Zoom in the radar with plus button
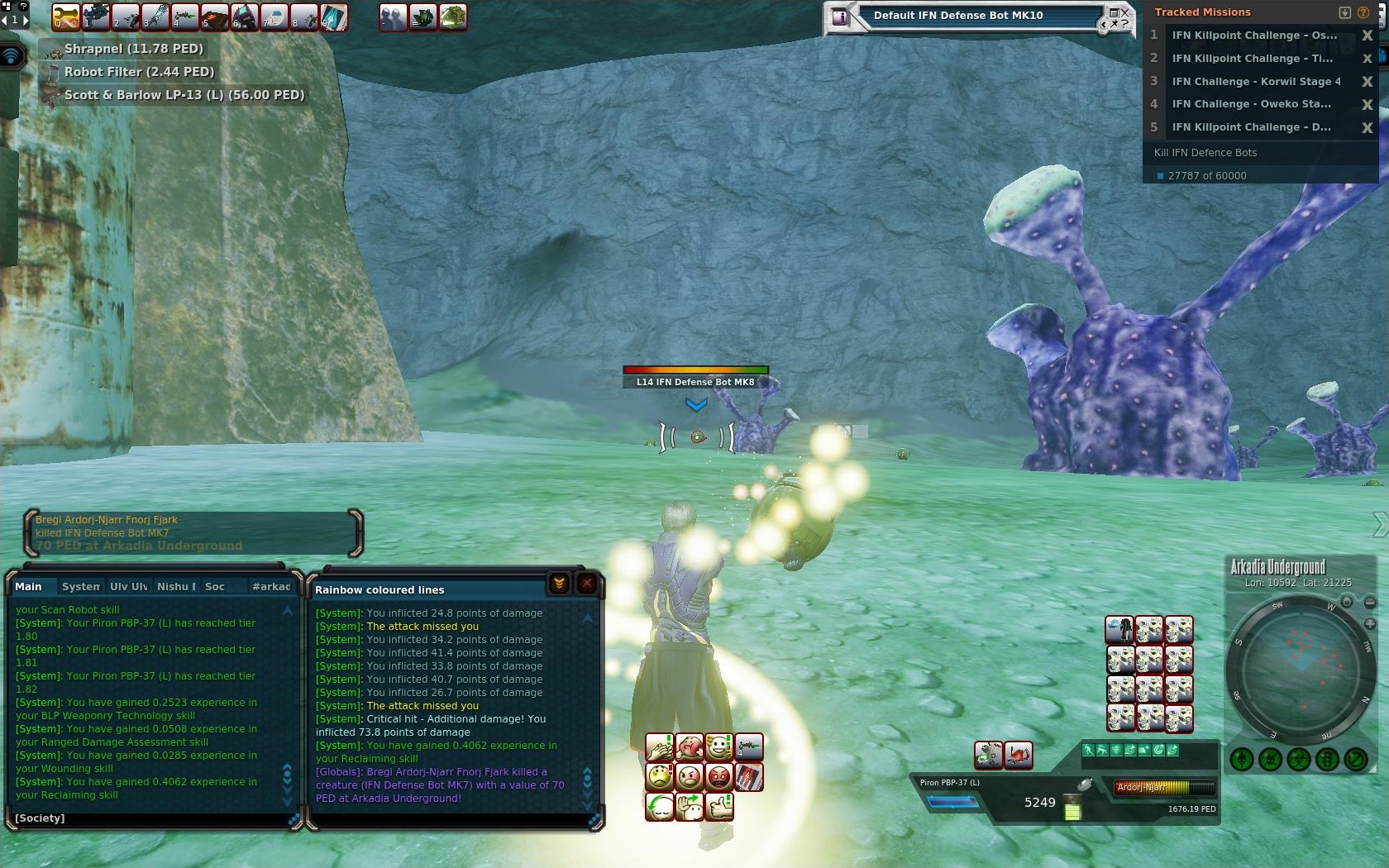 [x=1370, y=624]
